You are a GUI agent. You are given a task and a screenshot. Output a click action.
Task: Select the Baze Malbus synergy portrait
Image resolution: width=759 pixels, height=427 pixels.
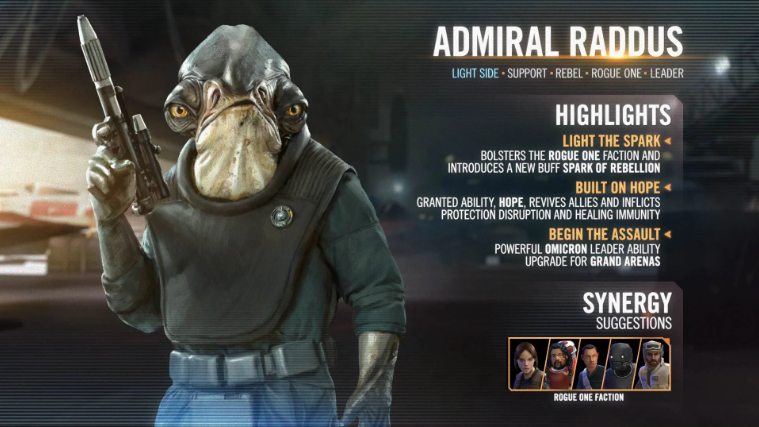[557, 364]
